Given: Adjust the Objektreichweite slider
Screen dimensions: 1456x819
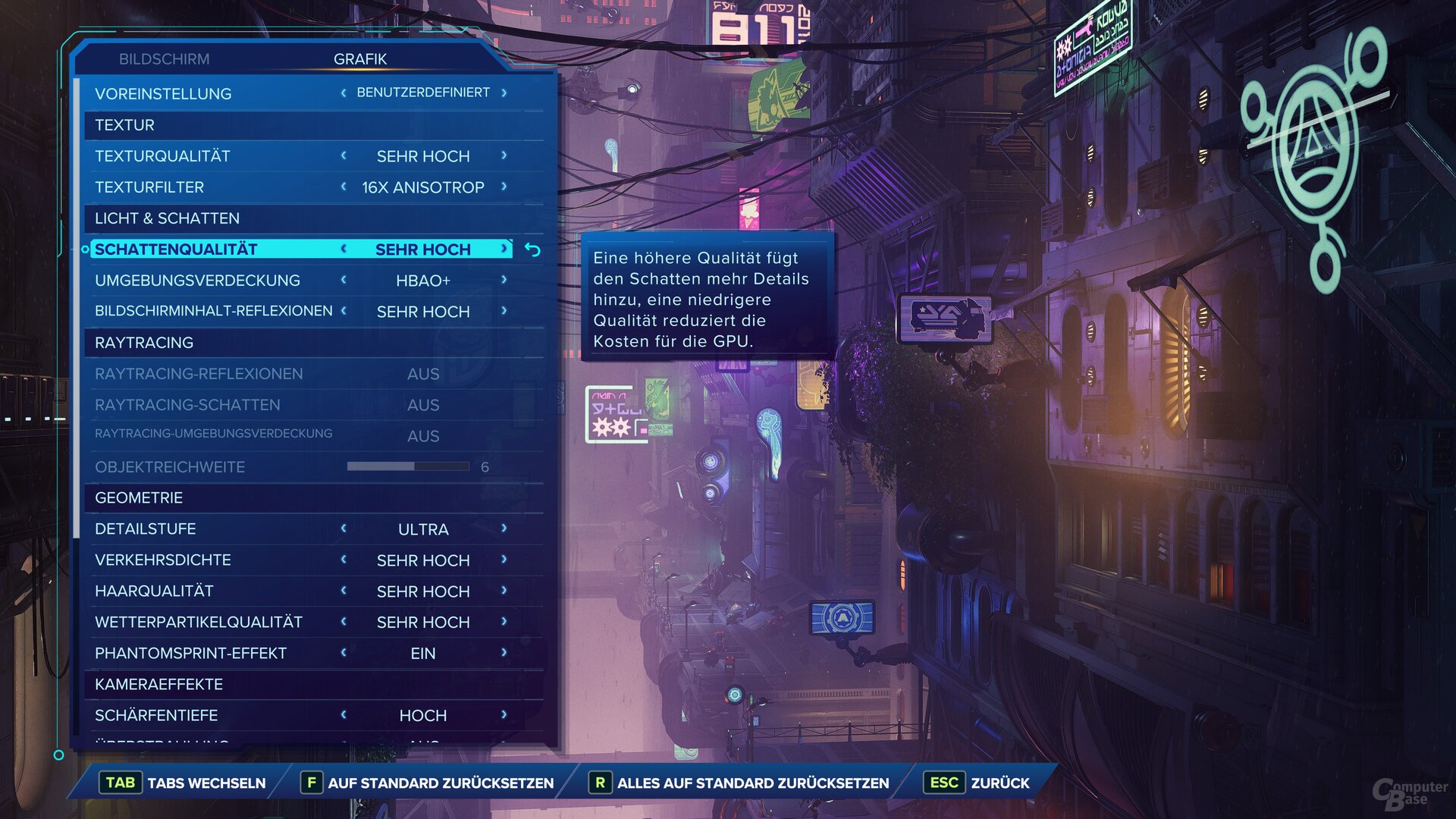Looking at the screenshot, I should pyautogui.click(x=408, y=466).
